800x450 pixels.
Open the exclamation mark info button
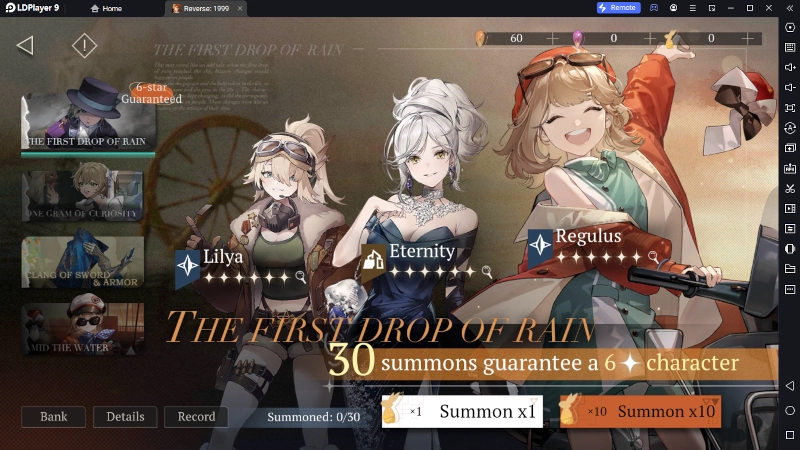(x=85, y=45)
